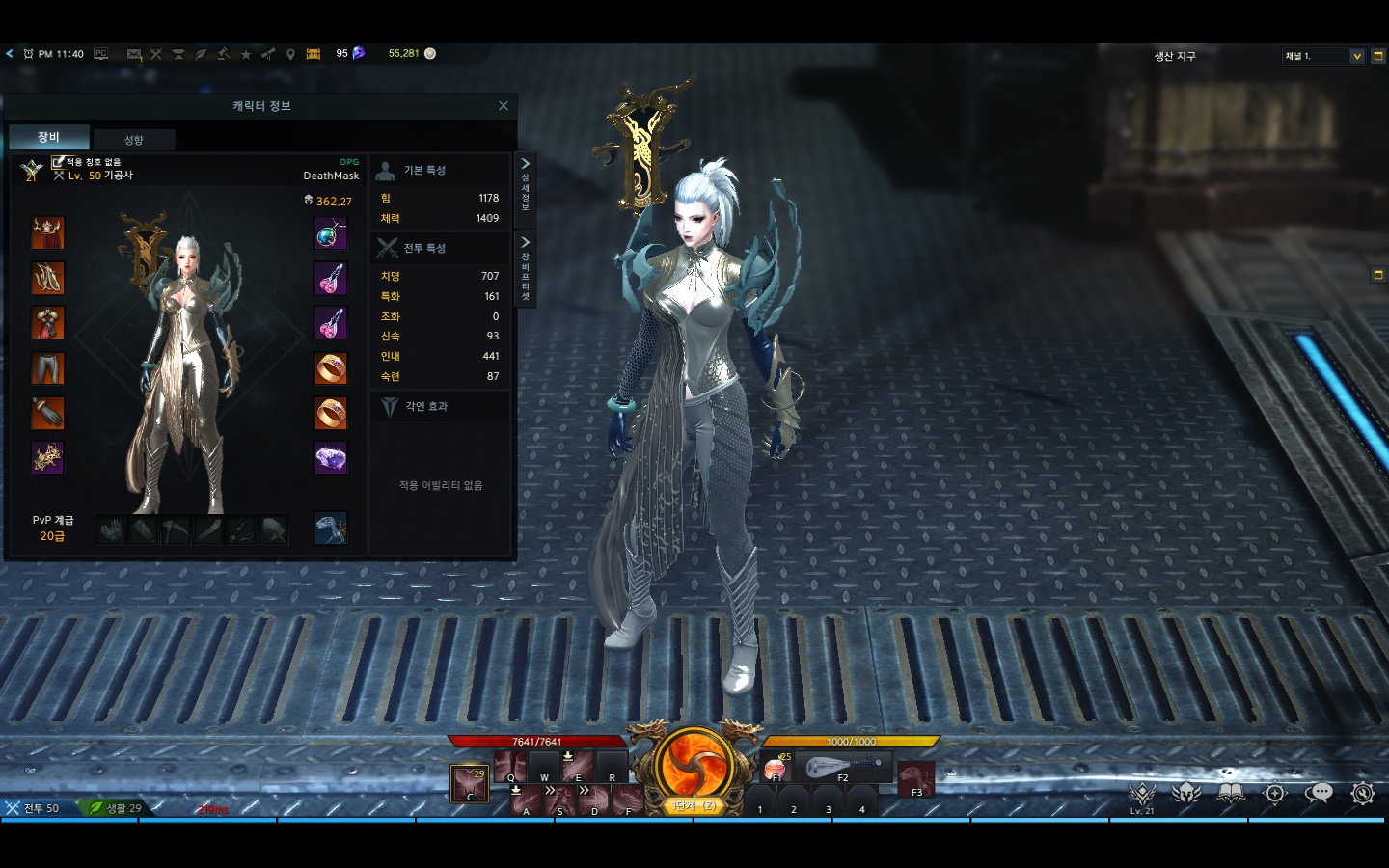This screenshot has height=868, width=1389.
Task: Open the channel dropdown
Action: 1357,56
